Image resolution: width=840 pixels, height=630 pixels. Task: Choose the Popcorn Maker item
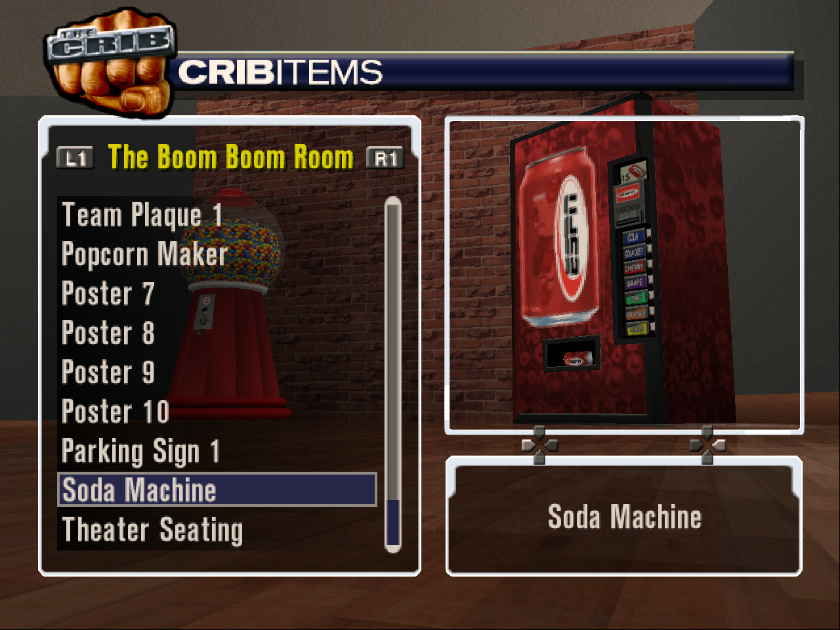145,254
